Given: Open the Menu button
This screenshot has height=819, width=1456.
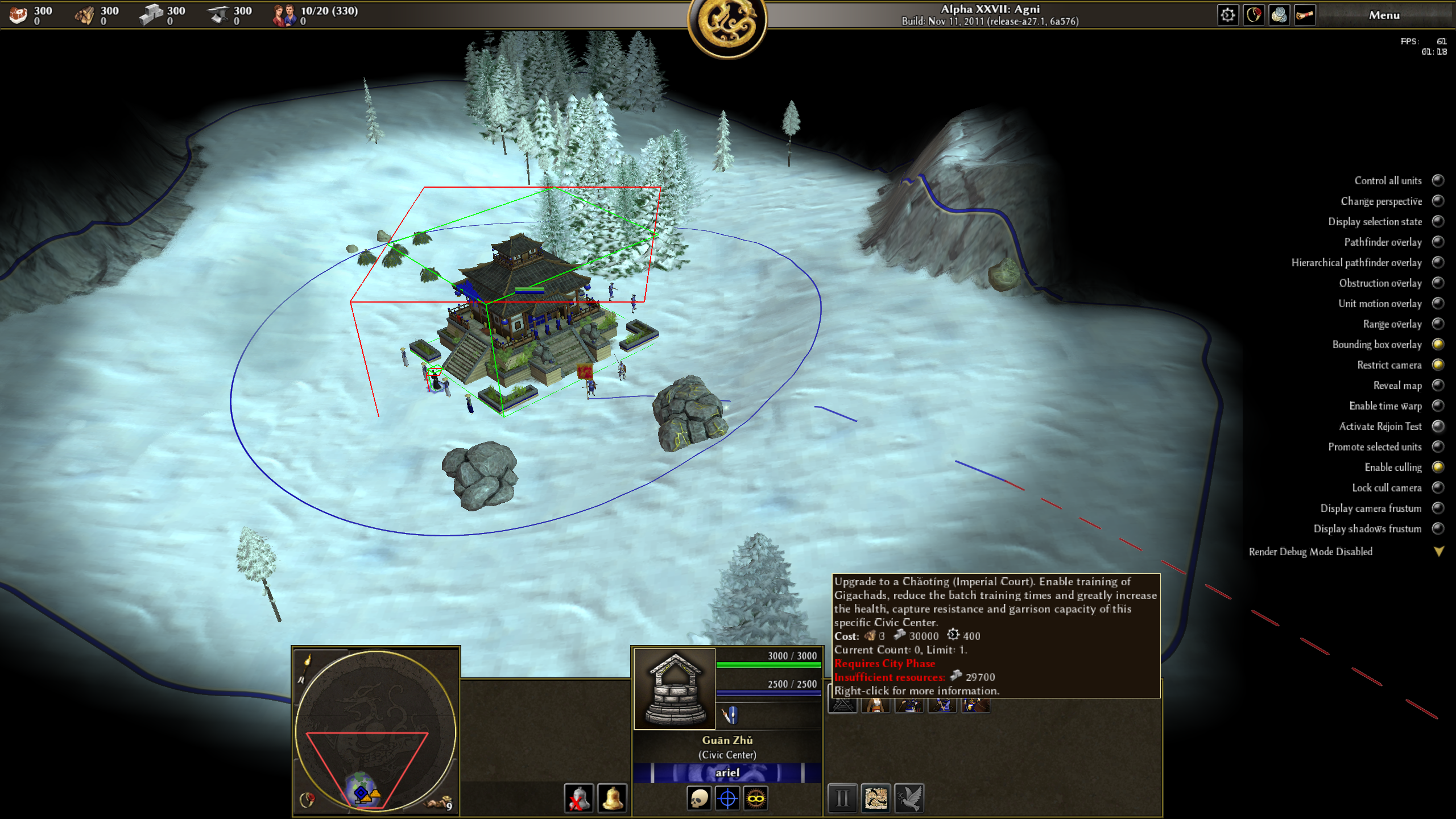Looking at the screenshot, I should [1384, 15].
